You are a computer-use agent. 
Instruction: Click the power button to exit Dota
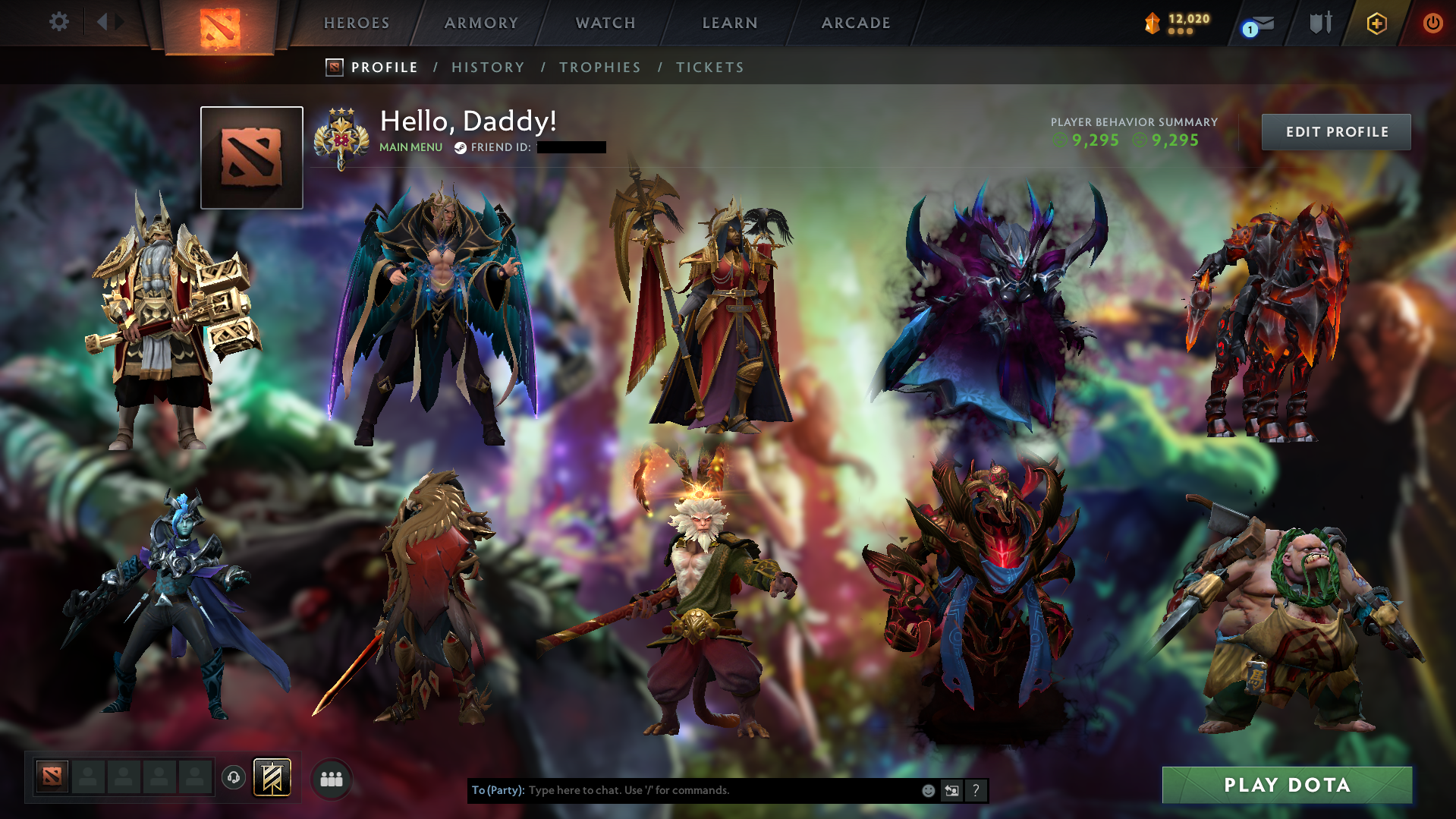point(1432,23)
